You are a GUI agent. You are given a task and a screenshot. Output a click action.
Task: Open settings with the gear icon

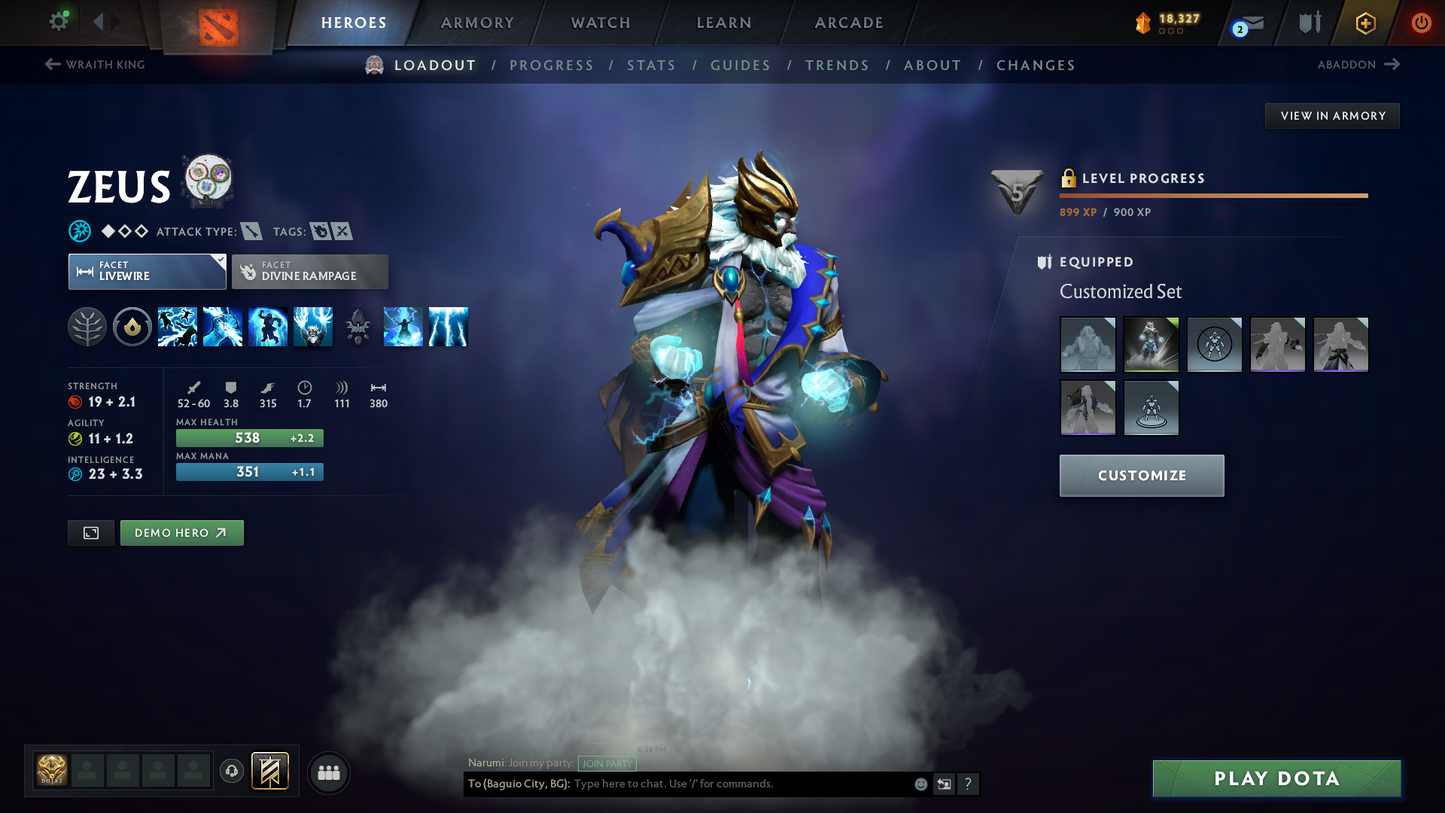[x=59, y=21]
